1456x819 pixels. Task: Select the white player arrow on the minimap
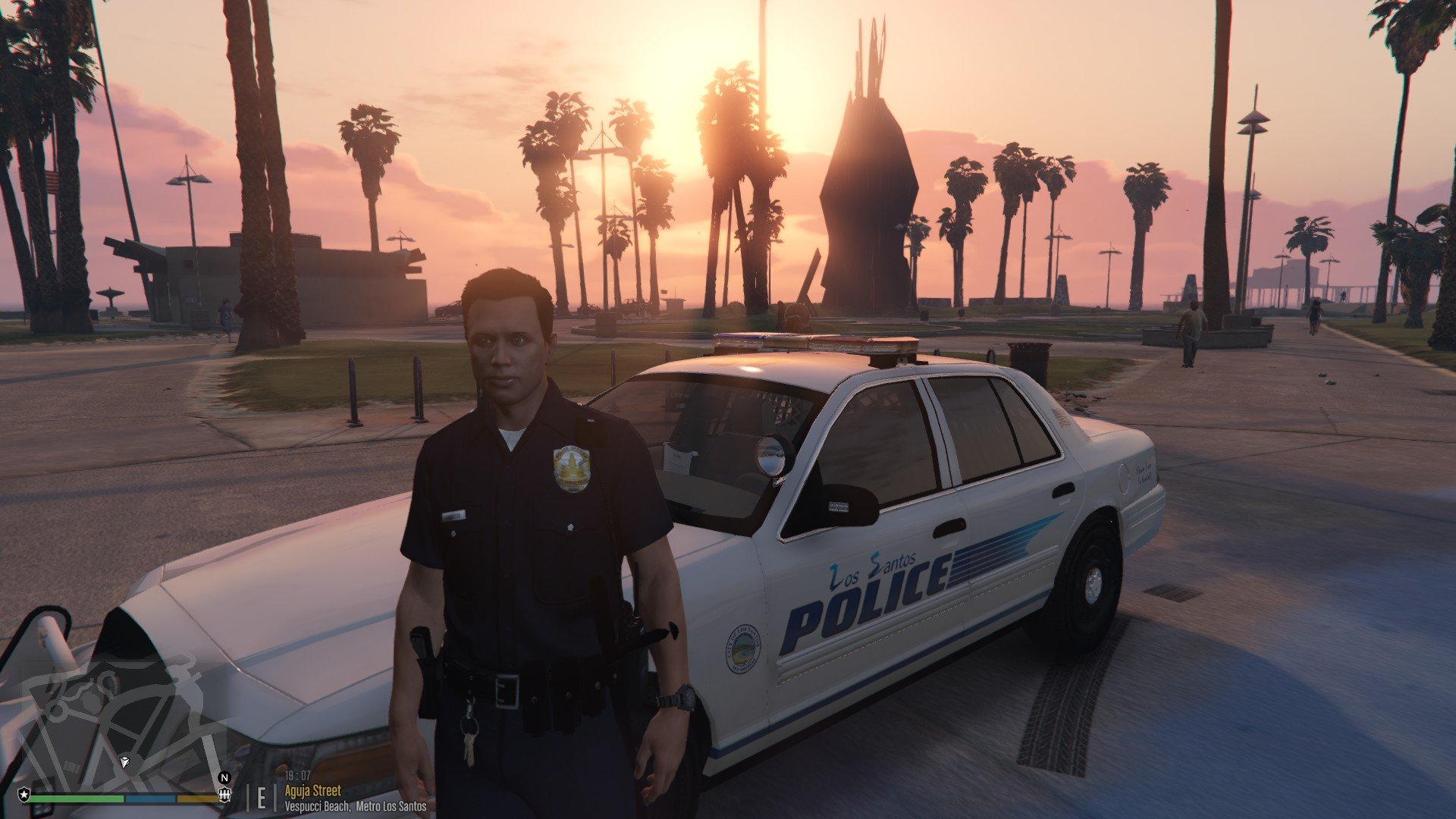[x=125, y=761]
